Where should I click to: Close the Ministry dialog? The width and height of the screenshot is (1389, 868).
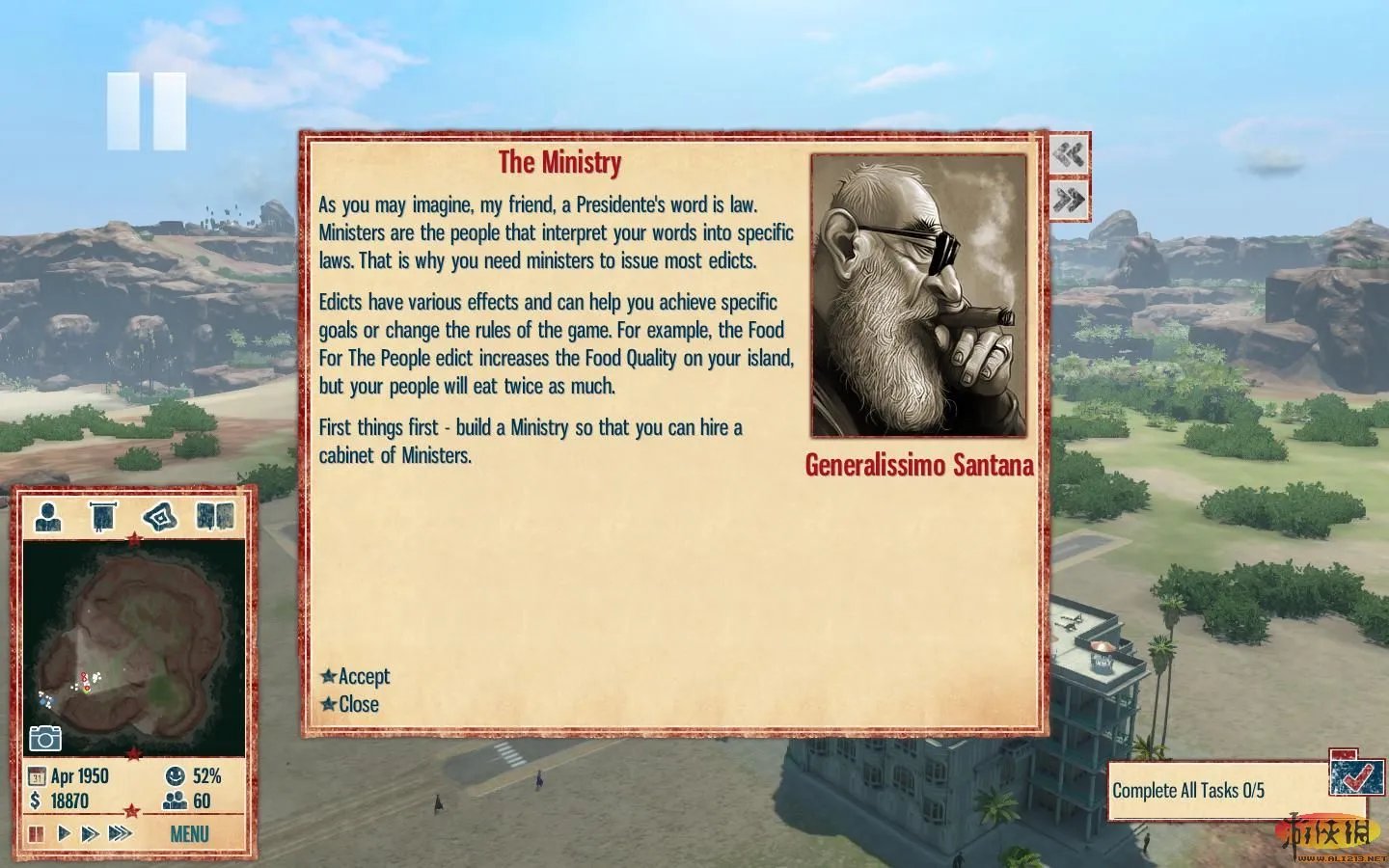coord(350,704)
